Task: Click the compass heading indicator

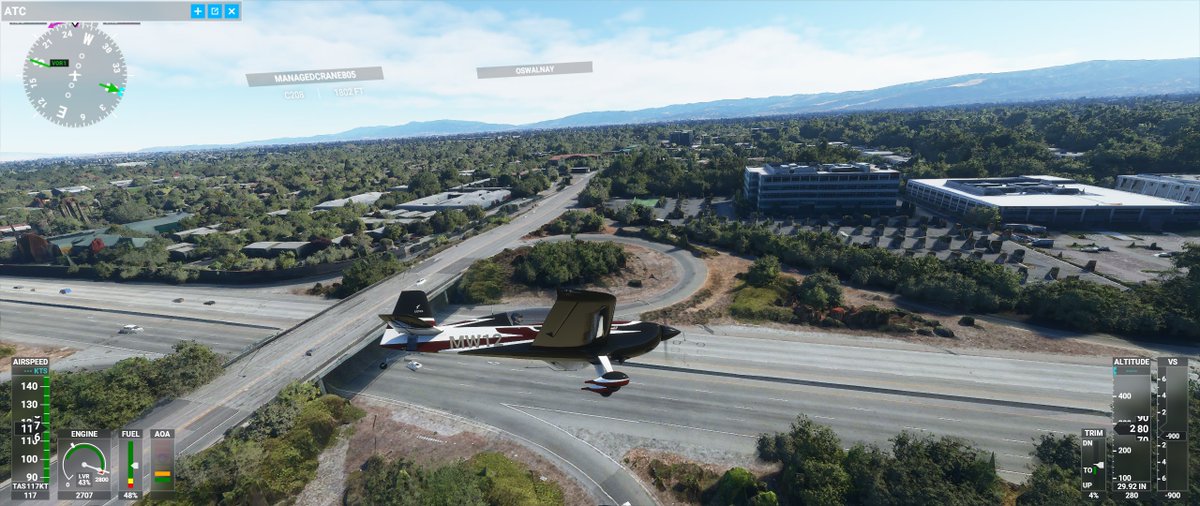Action: tap(75, 75)
